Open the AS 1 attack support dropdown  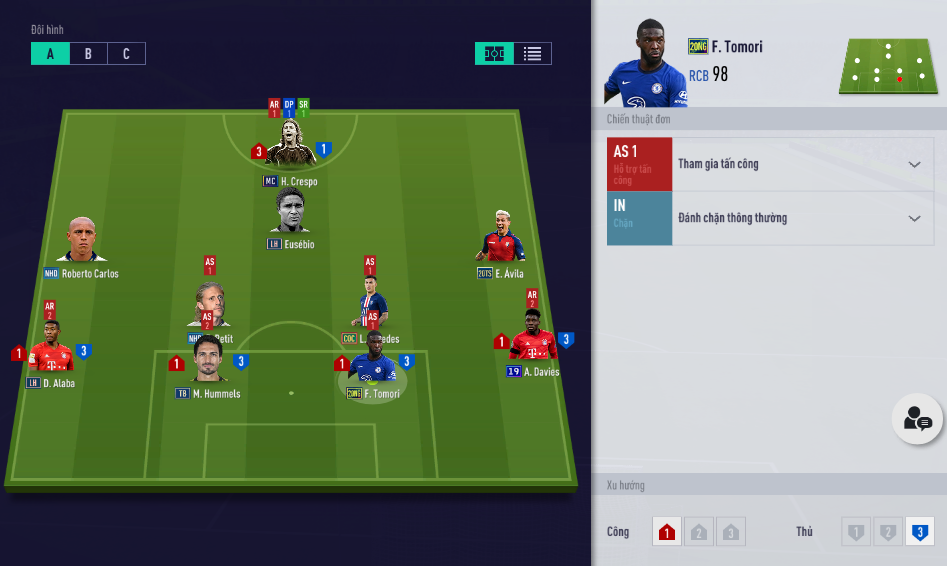point(914,164)
